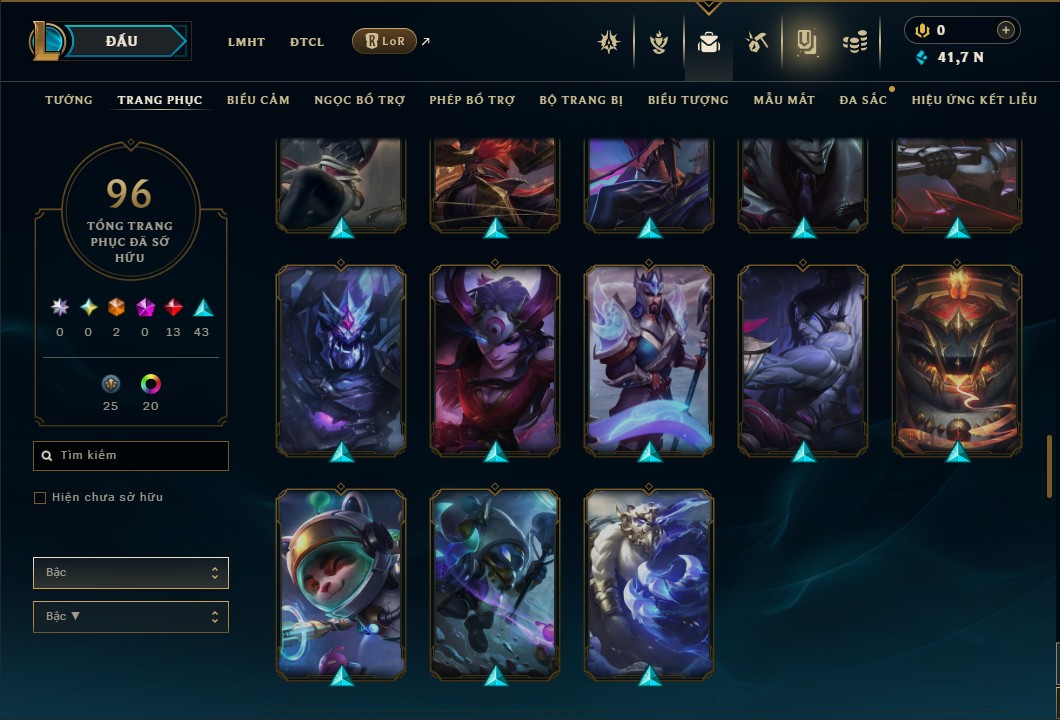Viewport: 1060px width, 720px height.
Task: Switch to the BIỂU CẢM tab
Action: pyautogui.click(x=258, y=100)
